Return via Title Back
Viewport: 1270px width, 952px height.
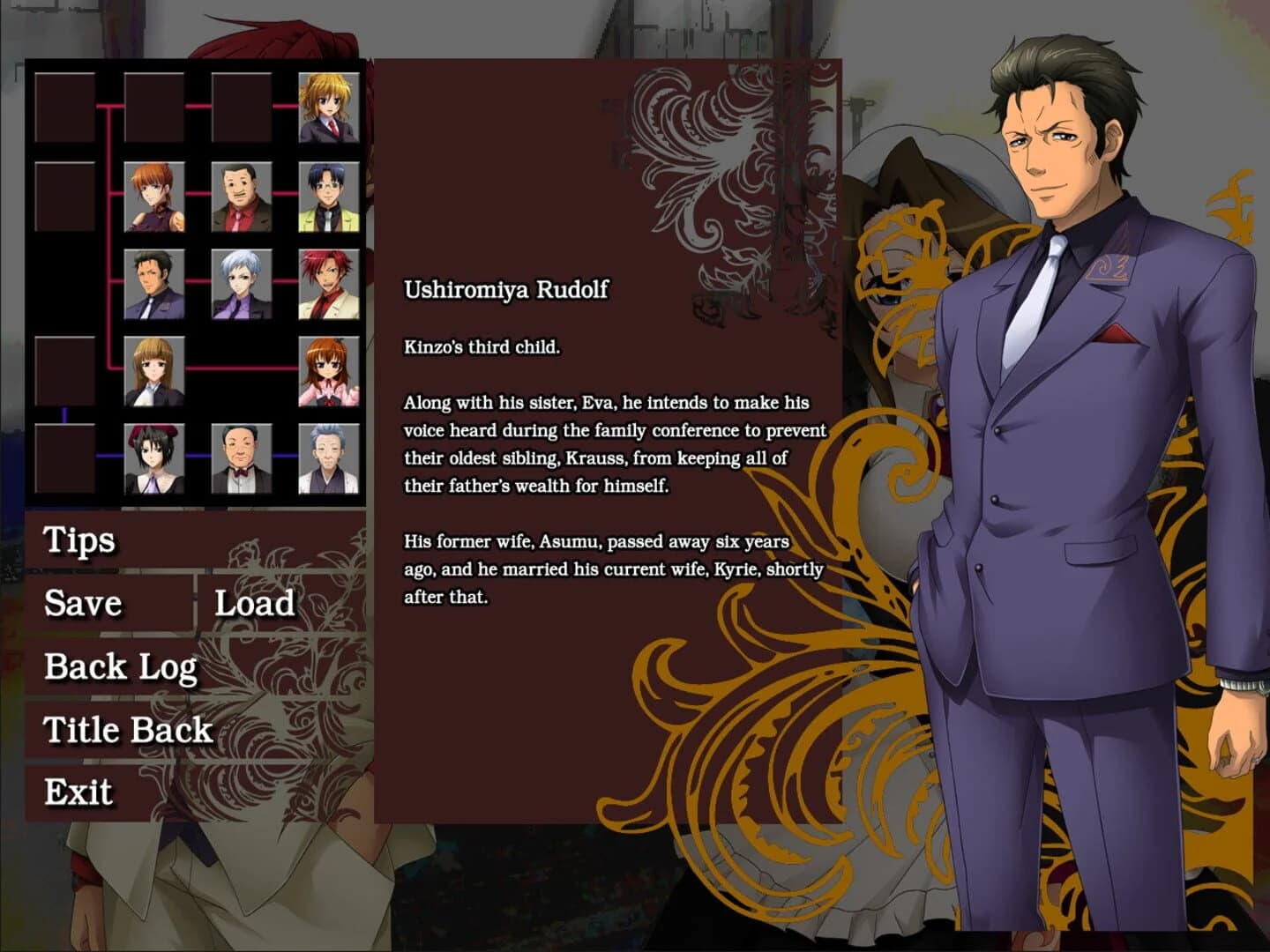pos(126,730)
